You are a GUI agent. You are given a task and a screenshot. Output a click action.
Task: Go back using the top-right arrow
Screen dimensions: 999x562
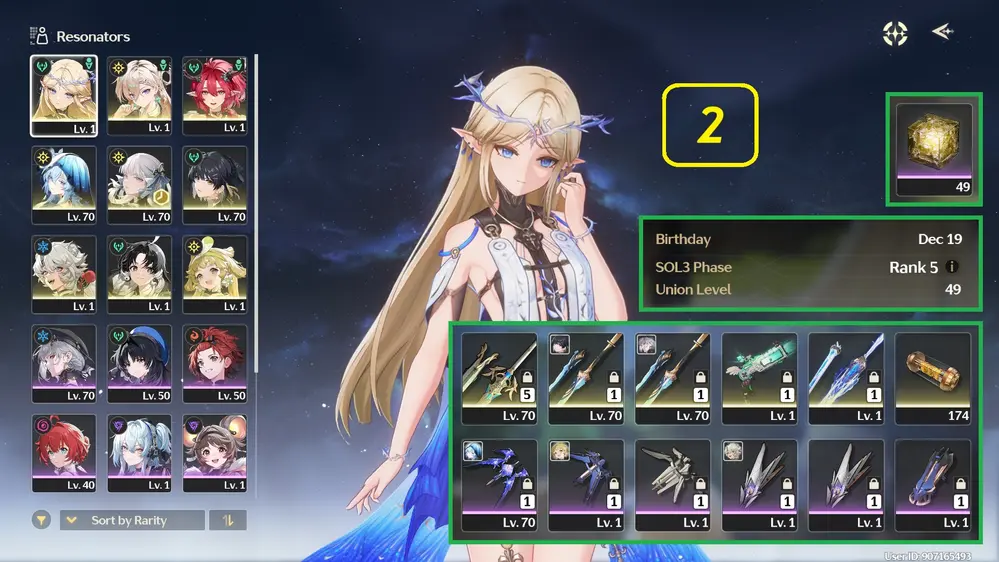tap(941, 33)
